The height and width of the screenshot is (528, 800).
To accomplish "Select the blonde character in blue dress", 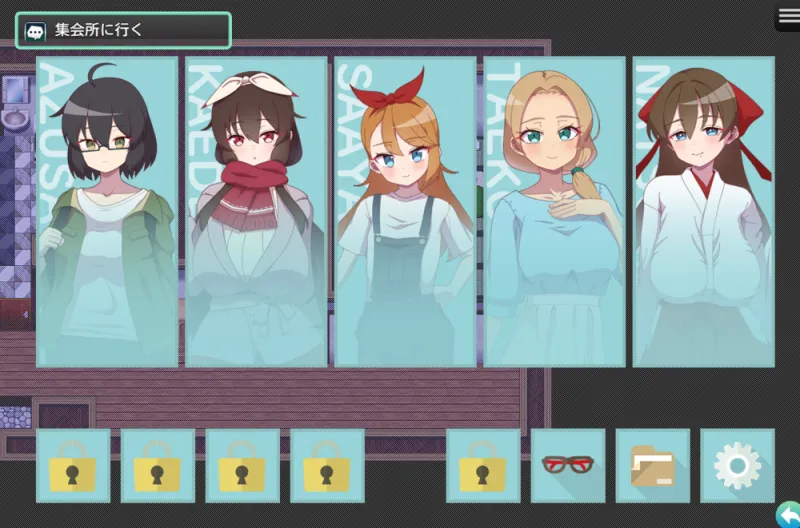I will [554, 212].
